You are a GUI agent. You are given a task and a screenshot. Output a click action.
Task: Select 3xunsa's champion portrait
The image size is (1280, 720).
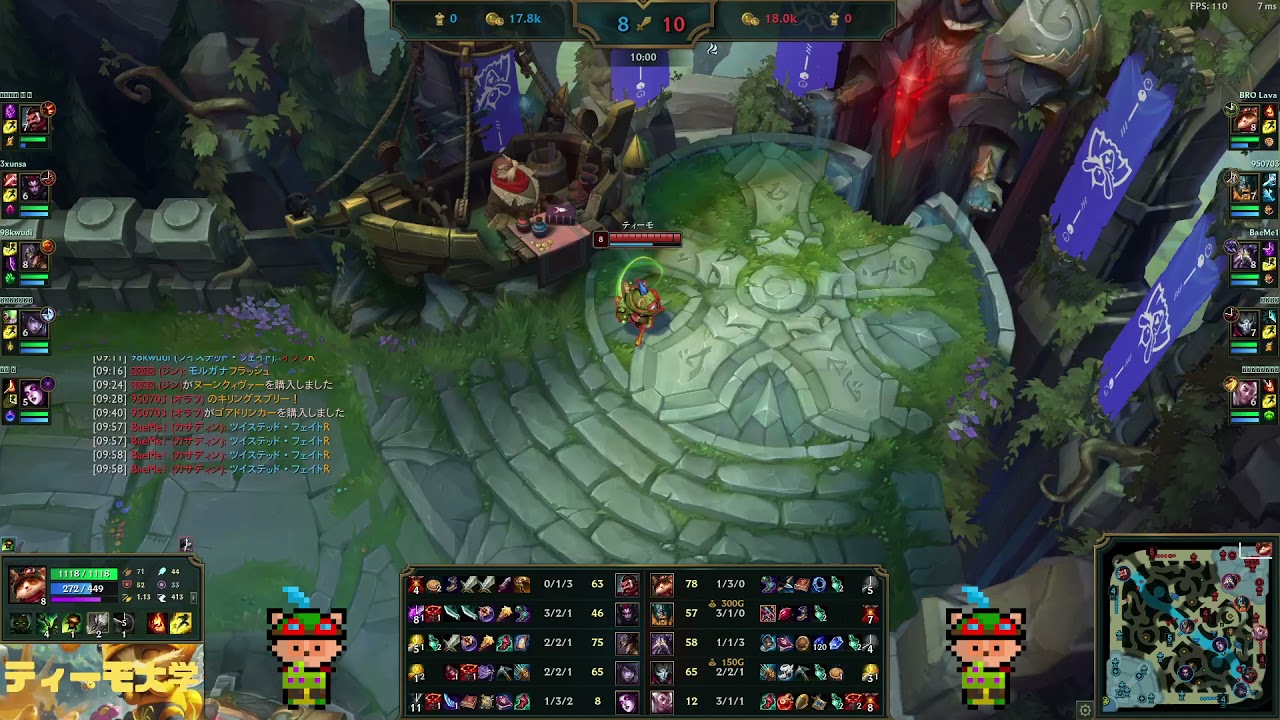click(34, 185)
